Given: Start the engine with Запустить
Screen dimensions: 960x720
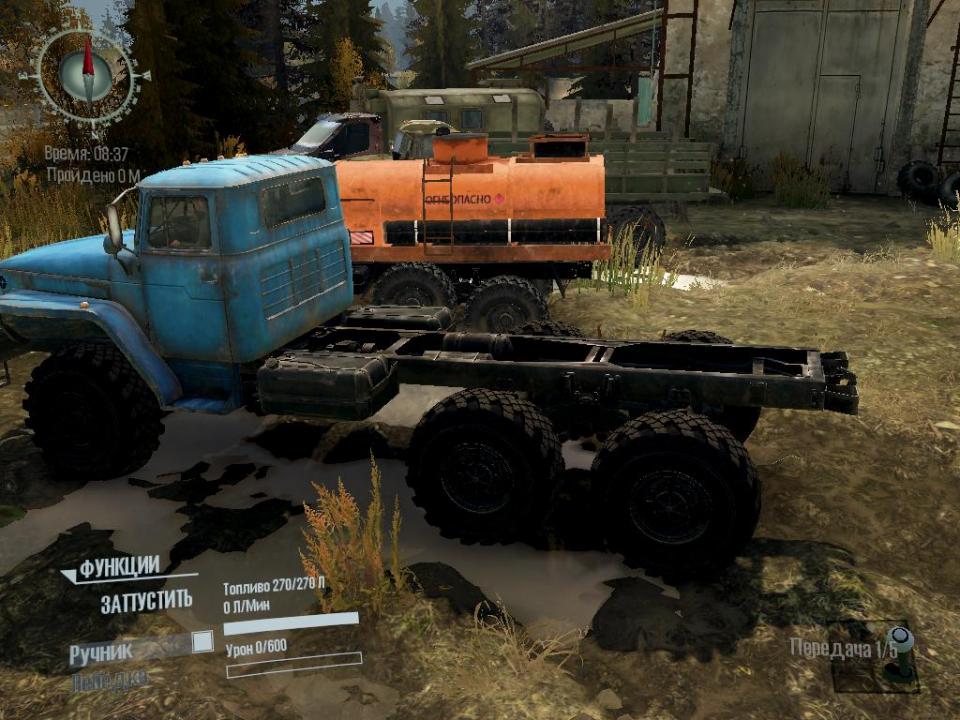Looking at the screenshot, I should point(146,602).
